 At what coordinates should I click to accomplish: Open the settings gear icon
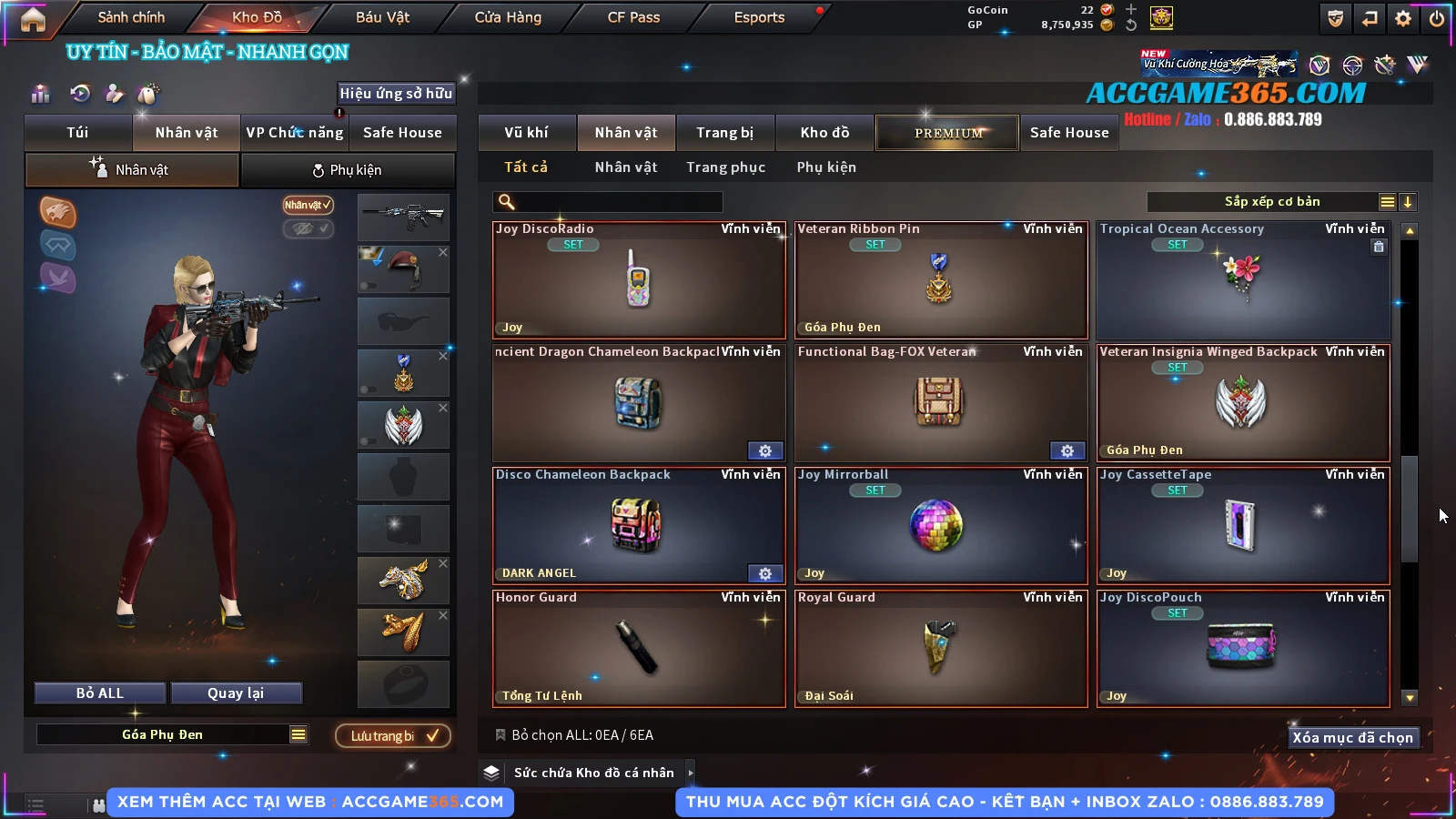[x=1403, y=18]
